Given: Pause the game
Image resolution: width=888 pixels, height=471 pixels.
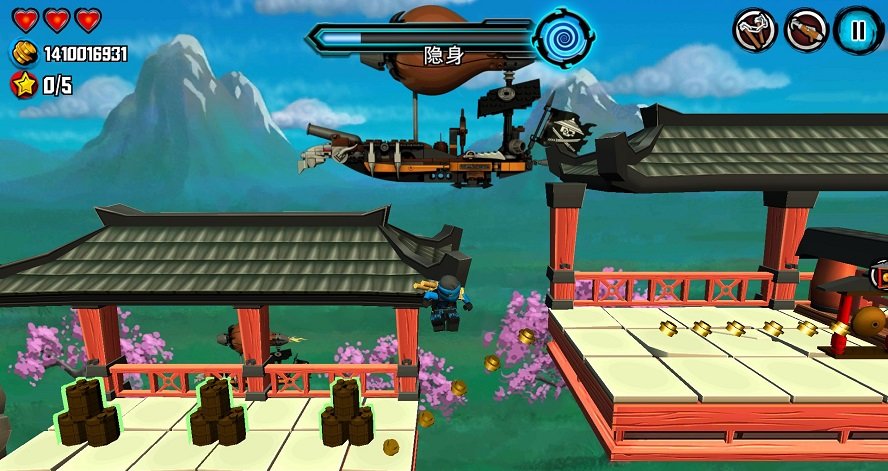Looking at the screenshot, I should [x=857, y=30].
